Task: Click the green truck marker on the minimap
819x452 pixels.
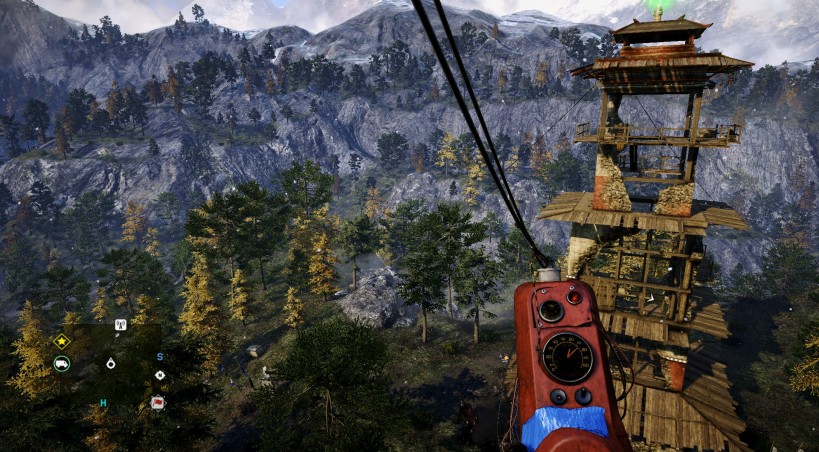Action: point(62,363)
